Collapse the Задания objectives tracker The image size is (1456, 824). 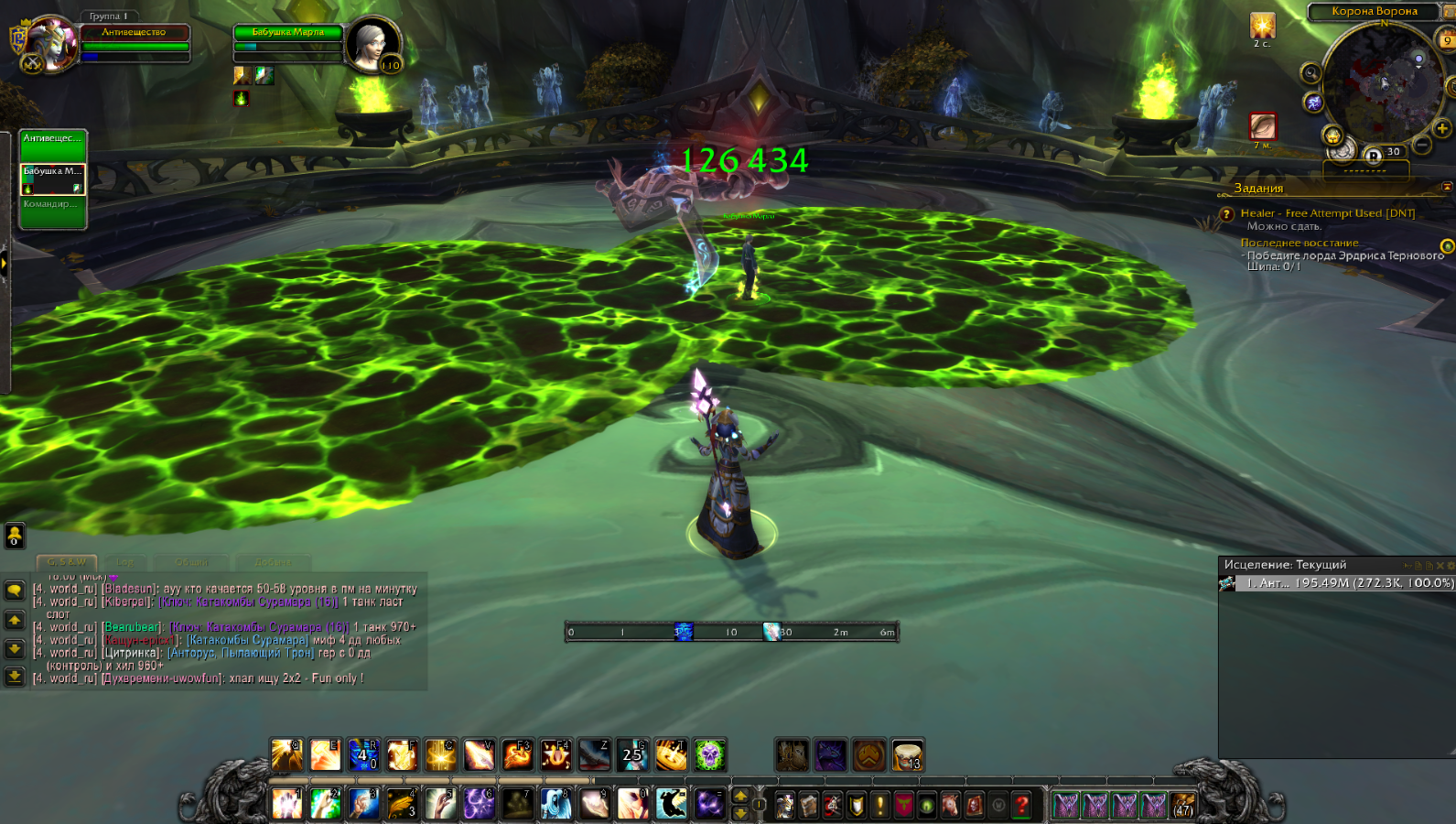click(x=1447, y=187)
